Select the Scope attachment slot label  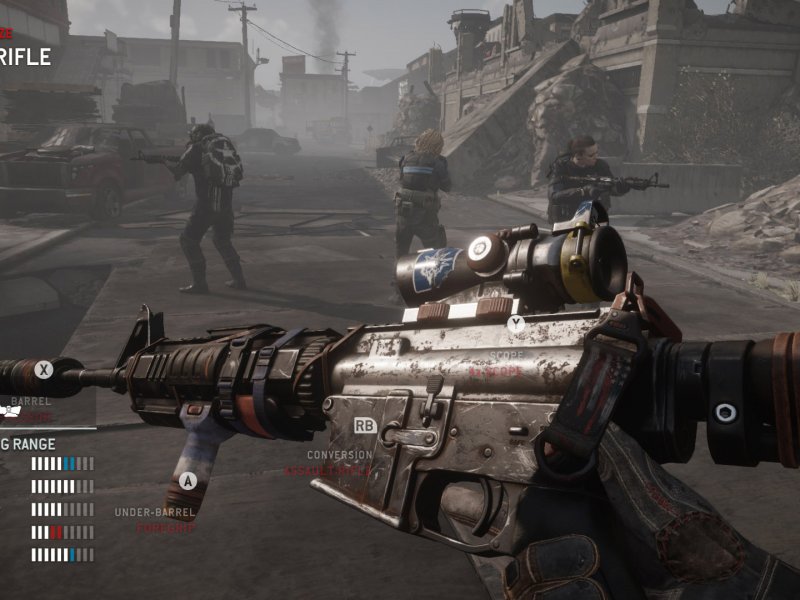[507, 355]
